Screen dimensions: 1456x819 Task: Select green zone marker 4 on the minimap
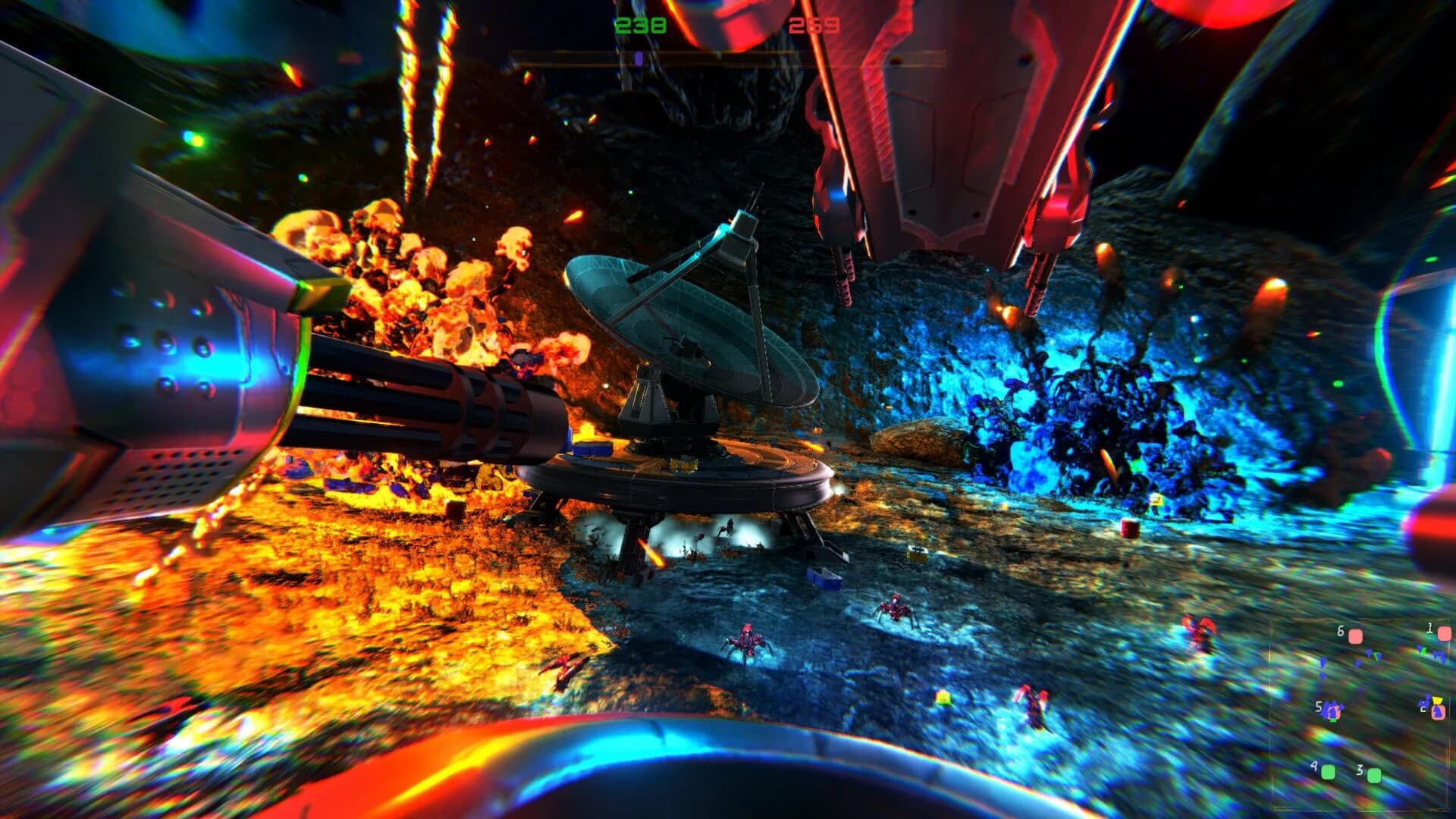[1328, 773]
